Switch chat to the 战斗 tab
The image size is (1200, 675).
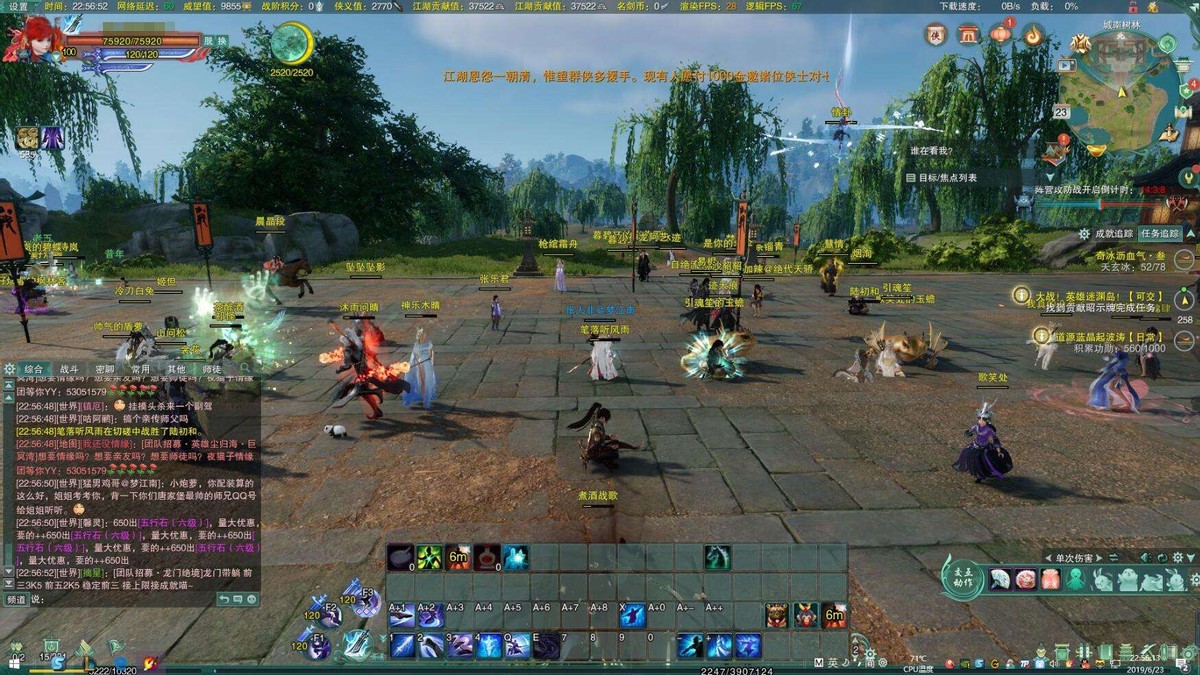(69, 369)
